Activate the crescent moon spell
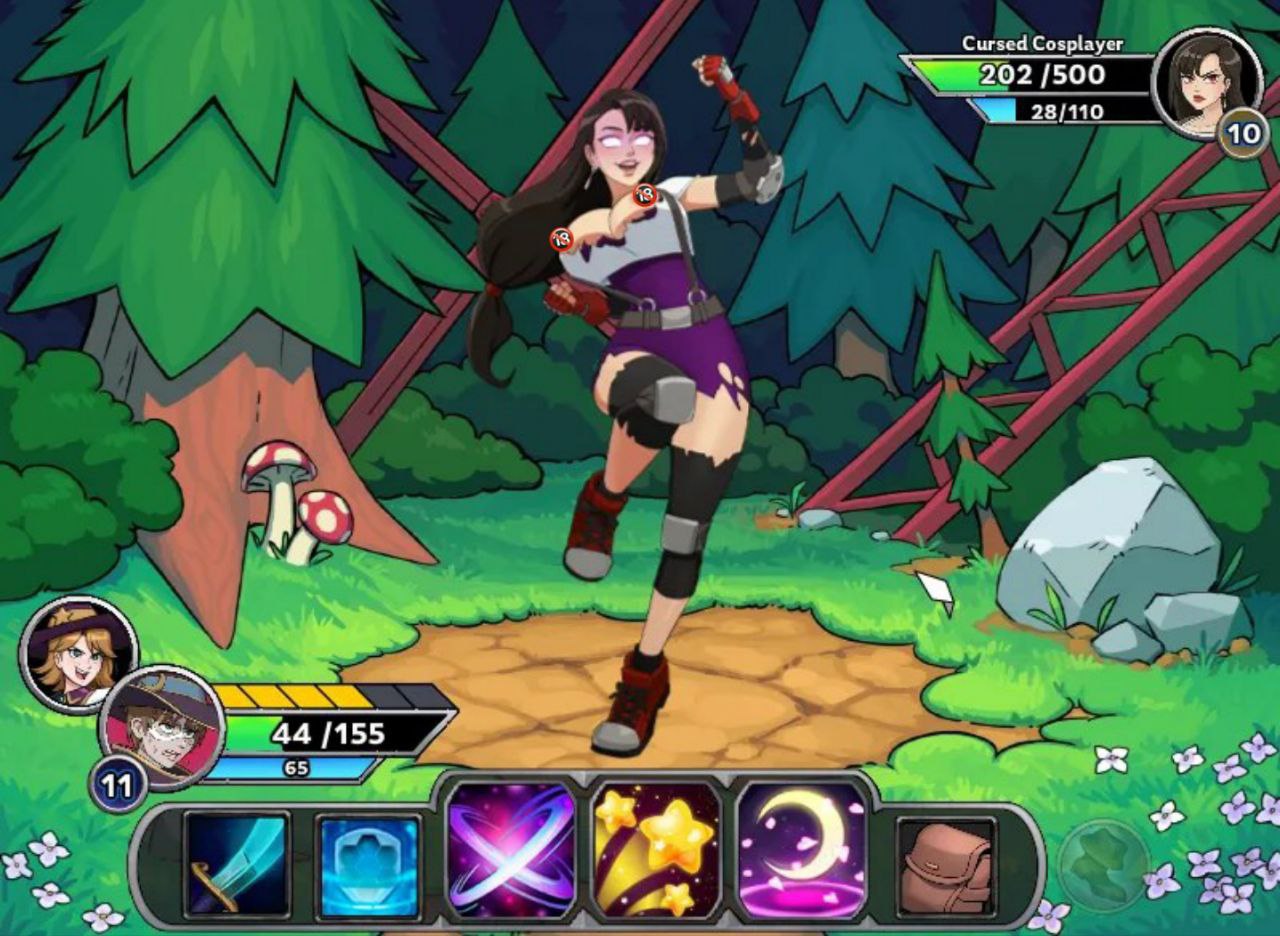1280x936 pixels. [802, 849]
